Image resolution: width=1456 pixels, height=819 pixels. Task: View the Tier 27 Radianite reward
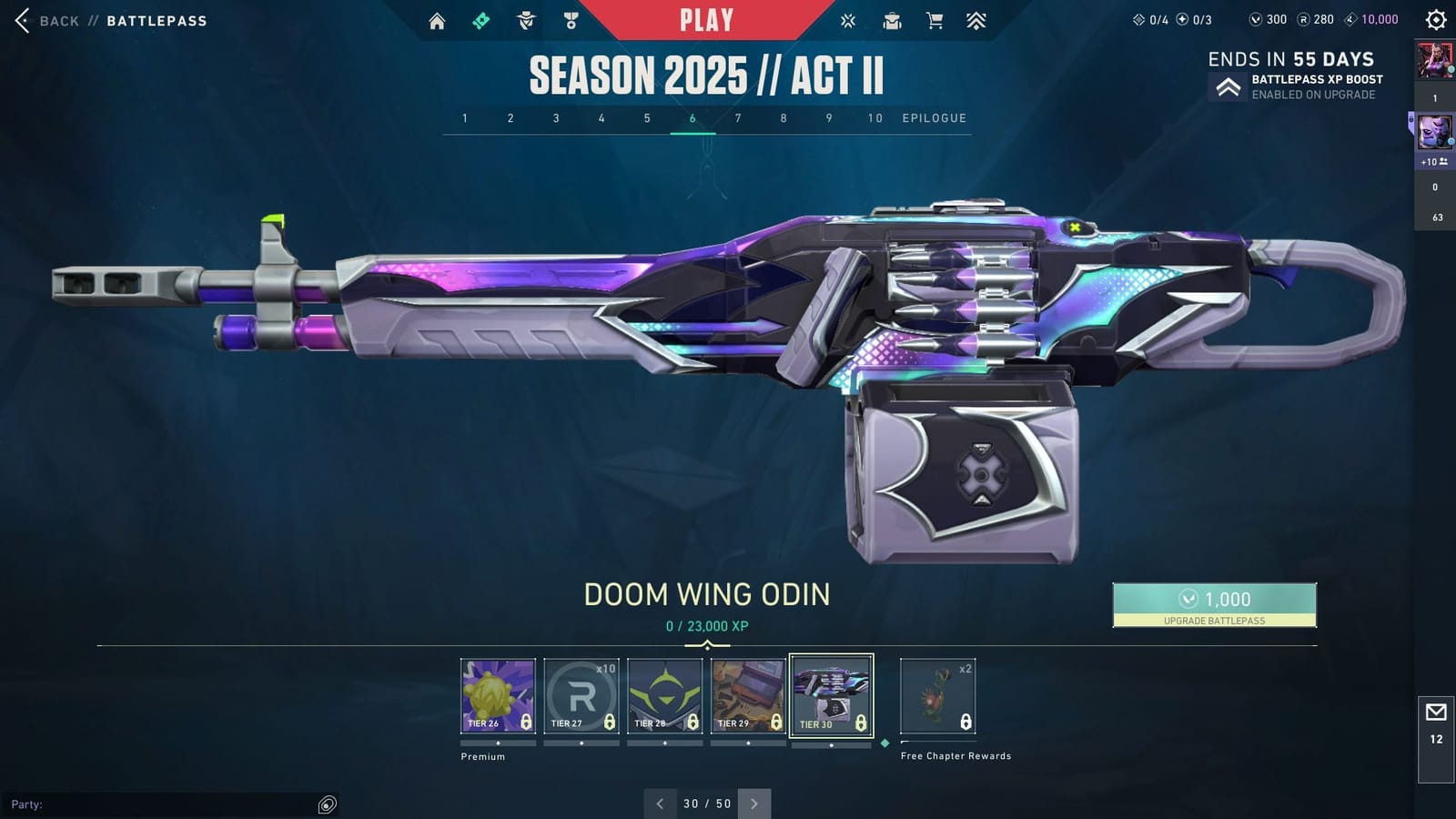pyautogui.click(x=581, y=694)
